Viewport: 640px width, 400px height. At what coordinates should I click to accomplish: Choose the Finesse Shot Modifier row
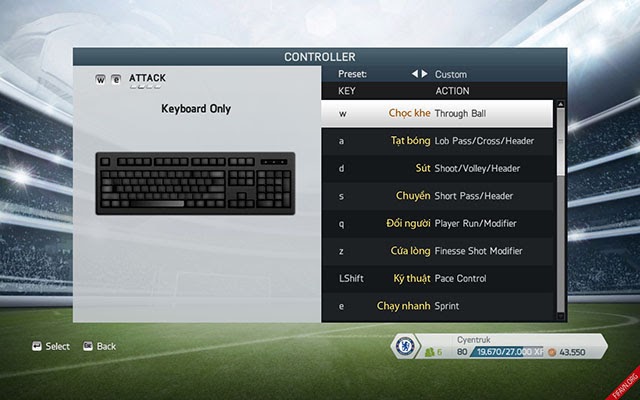pos(438,250)
